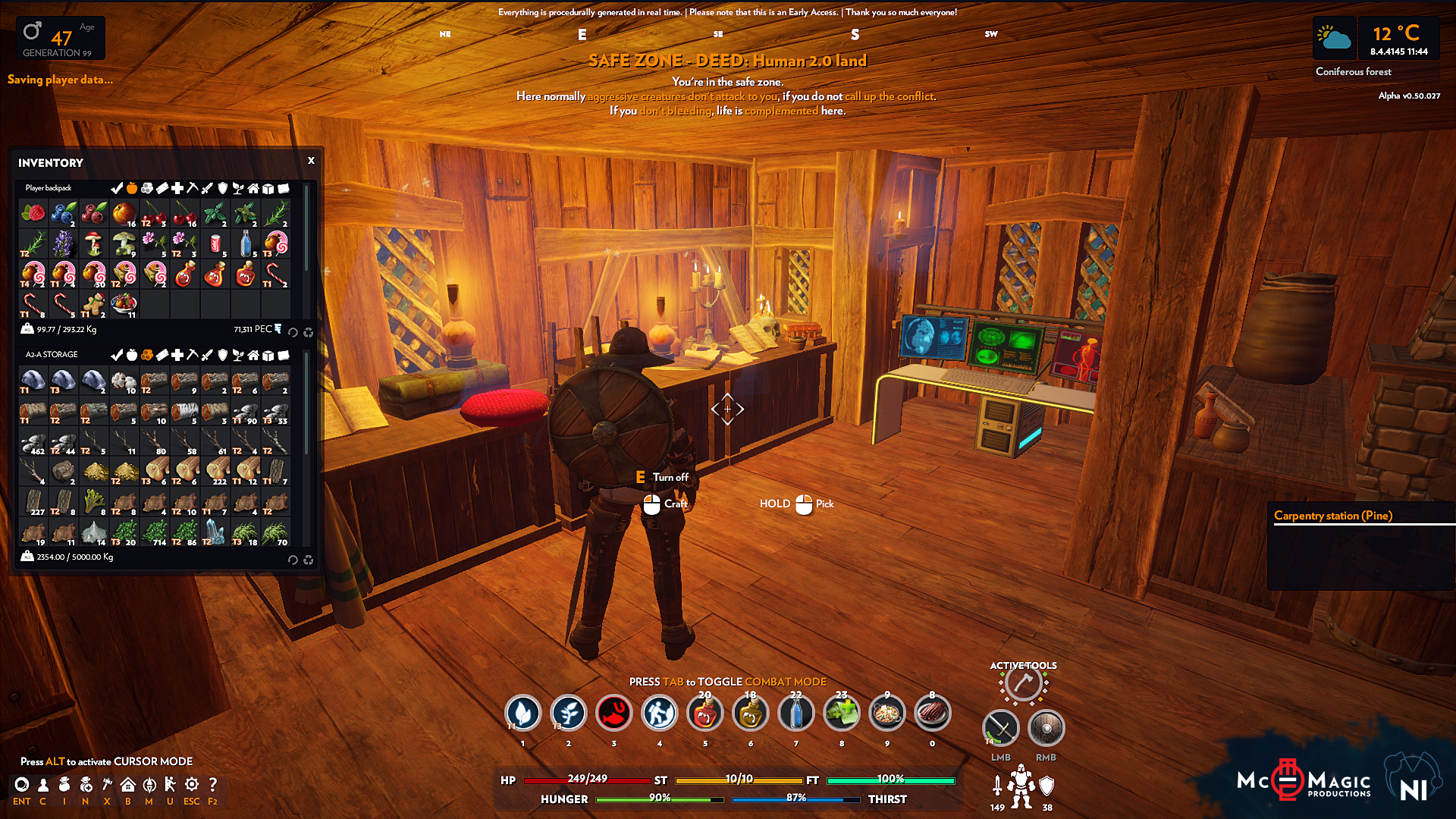1456x819 pixels.
Task: Select the pickaxe tools filter above the backpack grid
Action: (x=193, y=187)
